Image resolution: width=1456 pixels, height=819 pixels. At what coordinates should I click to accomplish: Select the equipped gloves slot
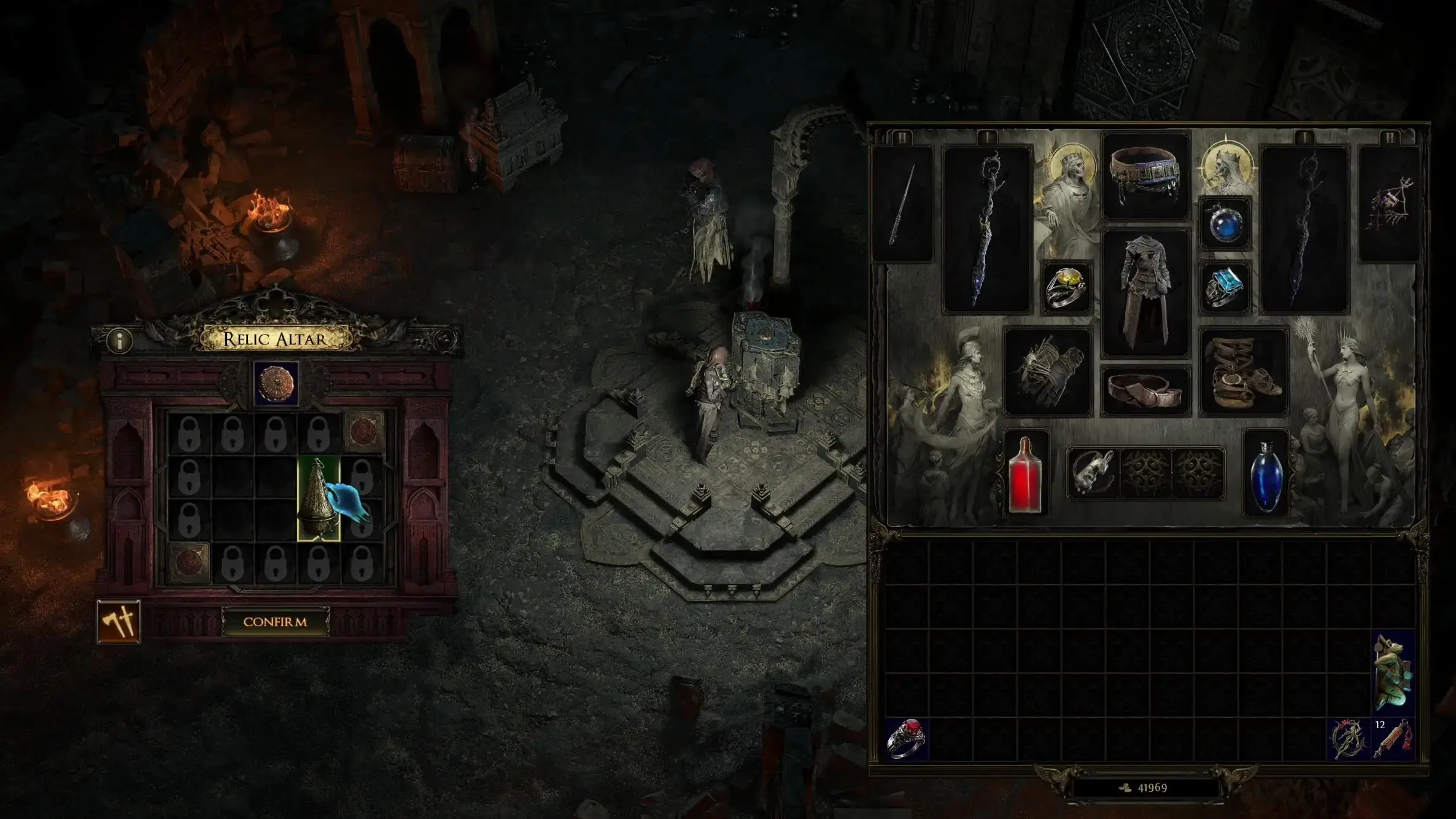point(1048,370)
